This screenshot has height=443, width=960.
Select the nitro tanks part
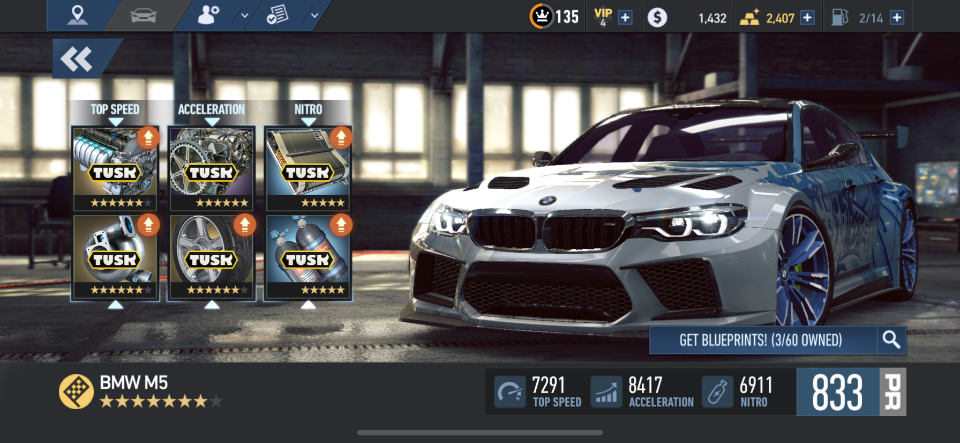coord(308,257)
